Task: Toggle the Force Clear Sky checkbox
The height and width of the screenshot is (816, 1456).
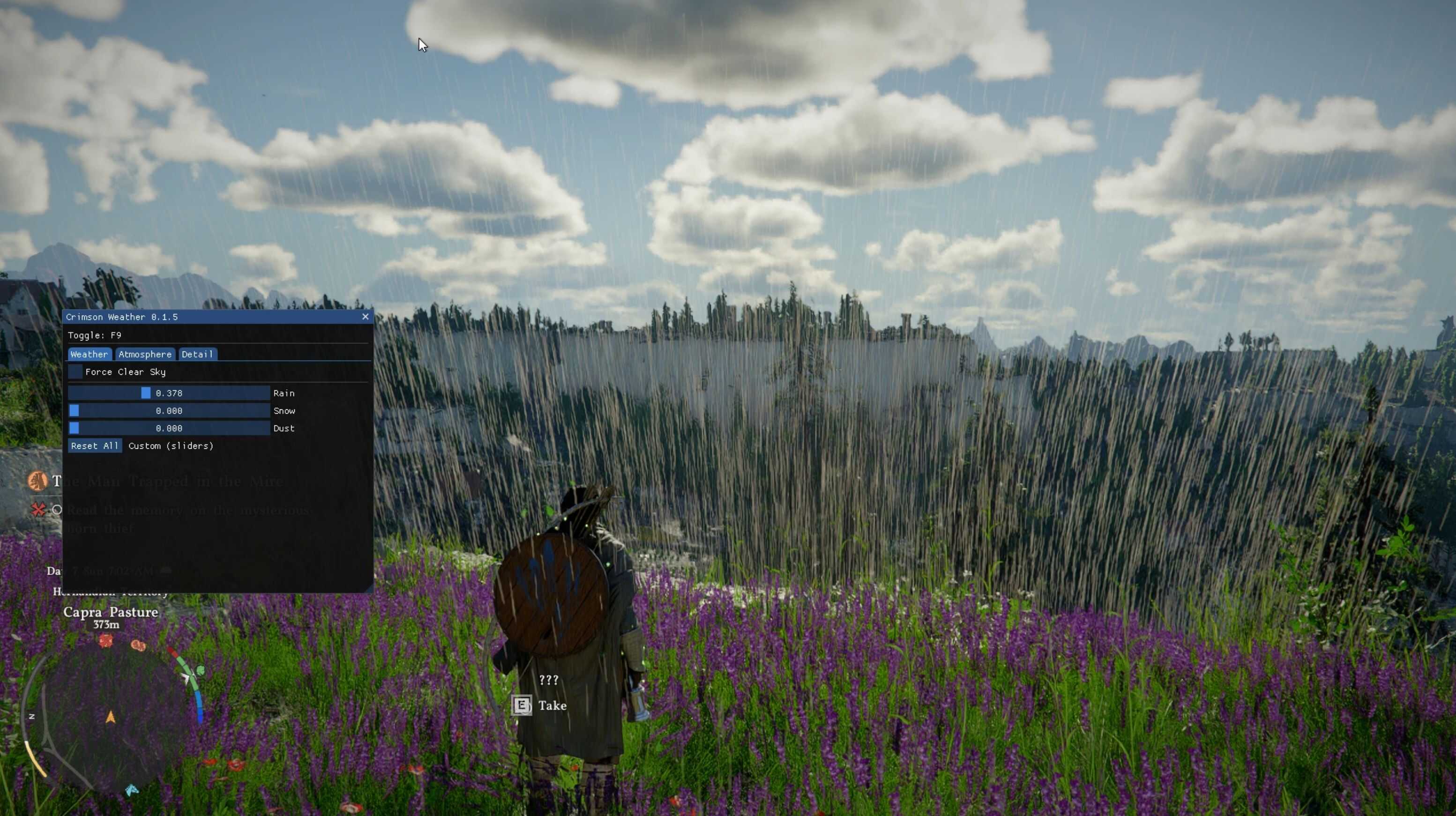Action: tap(75, 372)
